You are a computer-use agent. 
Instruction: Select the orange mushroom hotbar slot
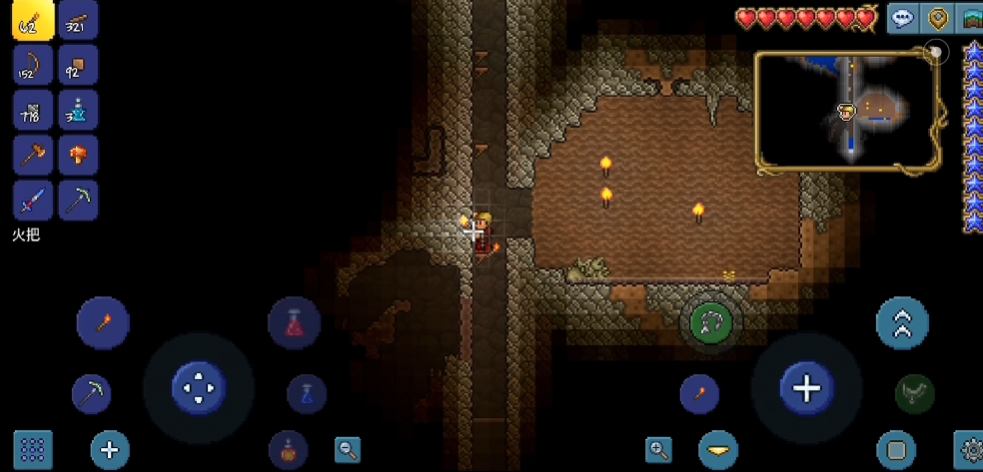78,155
